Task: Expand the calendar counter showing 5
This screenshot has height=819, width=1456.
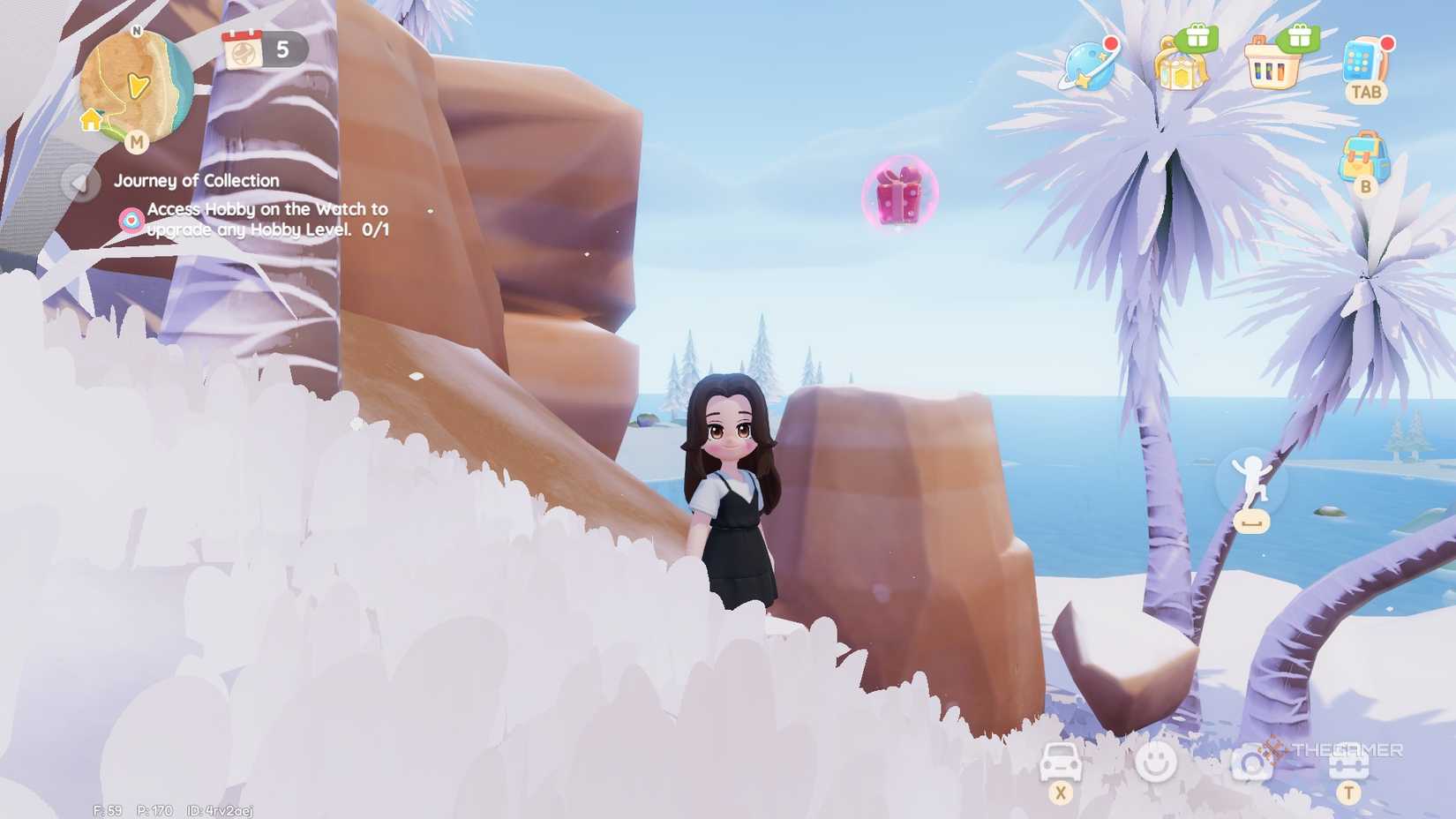Action: point(260,50)
